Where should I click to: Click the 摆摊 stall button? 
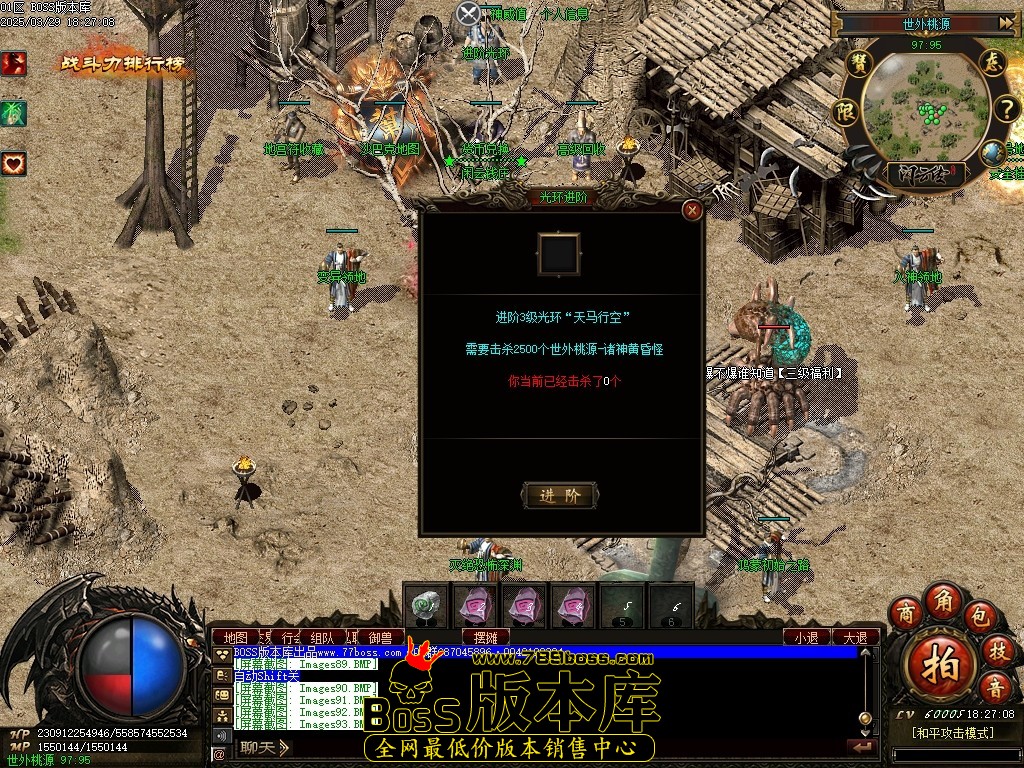[x=486, y=637]
